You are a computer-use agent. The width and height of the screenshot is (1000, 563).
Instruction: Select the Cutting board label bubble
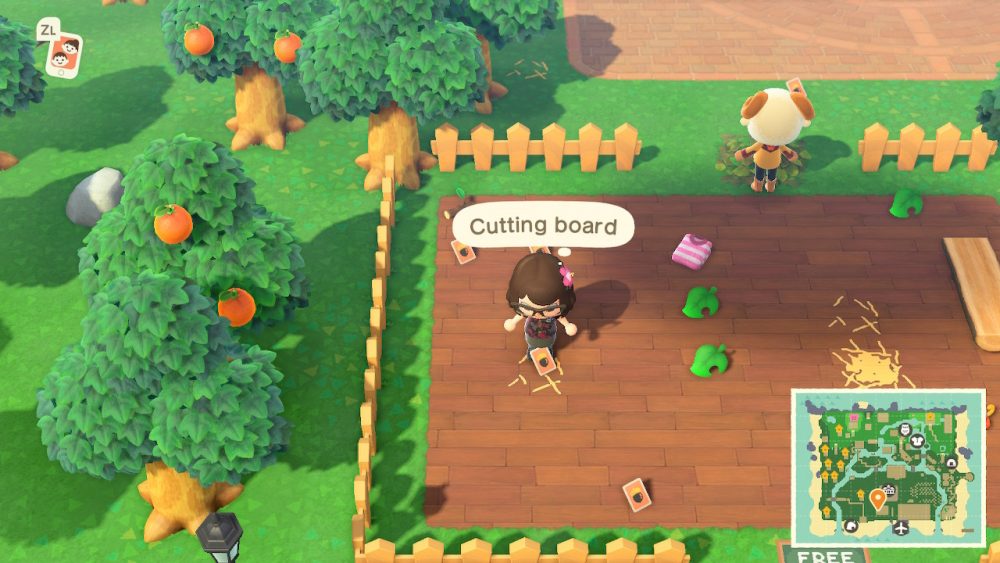point(543,226)
